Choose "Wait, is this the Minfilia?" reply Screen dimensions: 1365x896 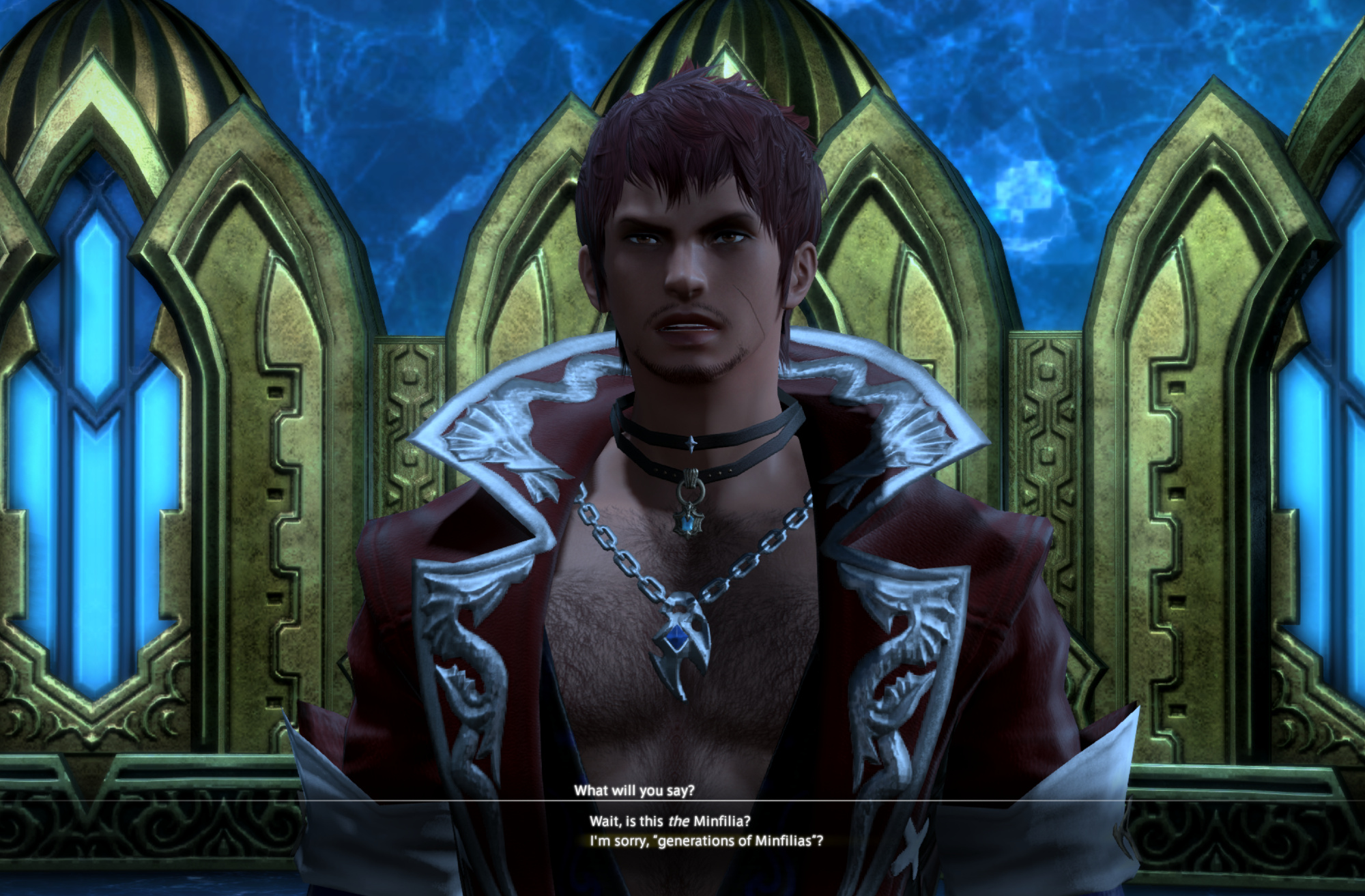coord(670,821)
